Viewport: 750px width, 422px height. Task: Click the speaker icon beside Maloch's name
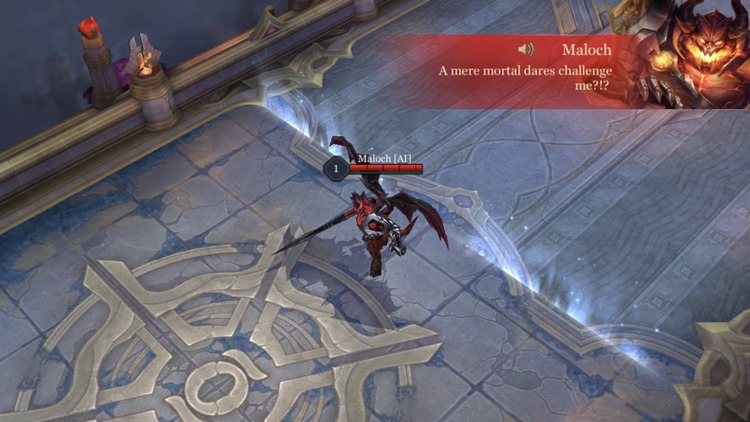pos(527,49)
